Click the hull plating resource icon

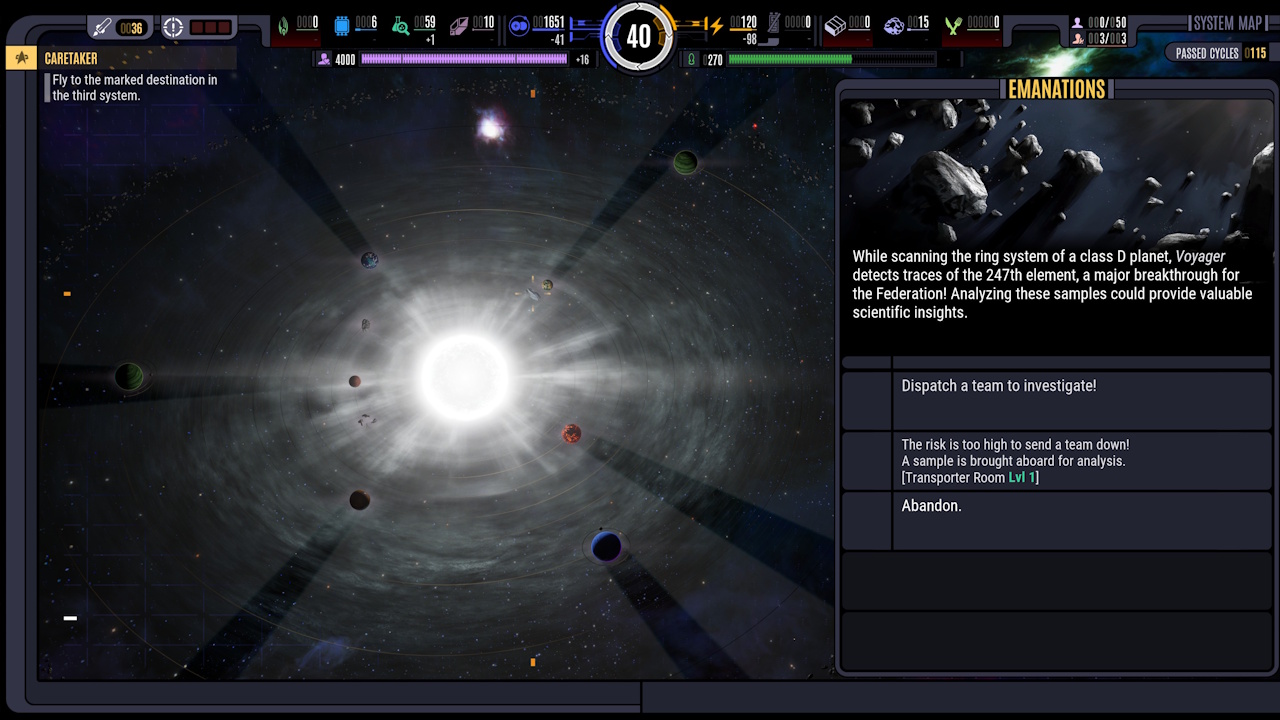pyautogui.click(x=458, y=24)
